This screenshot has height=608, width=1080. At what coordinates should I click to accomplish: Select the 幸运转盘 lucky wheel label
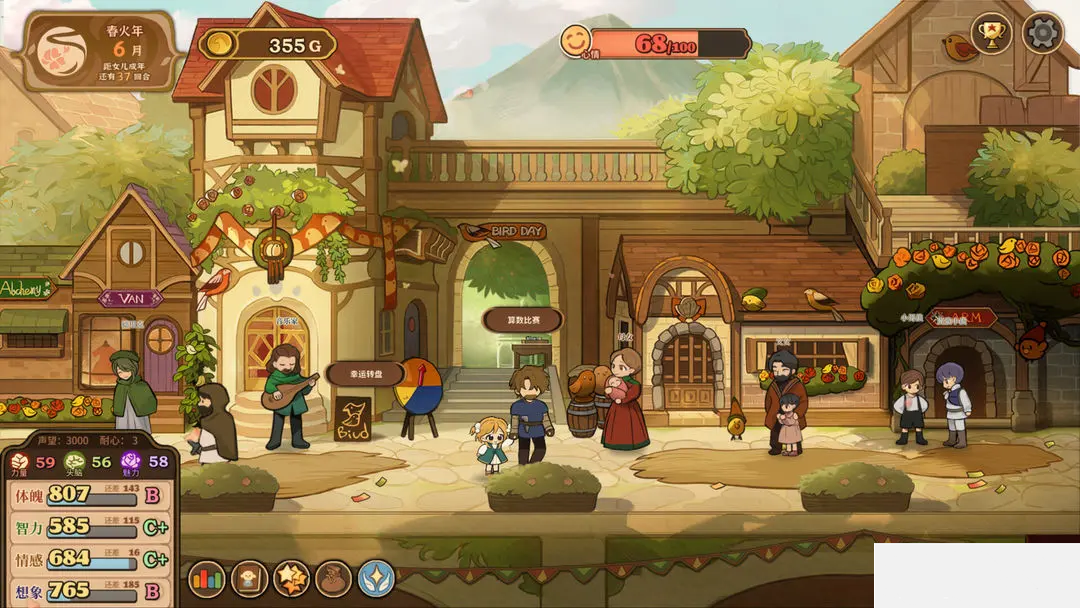coord(364,374)
